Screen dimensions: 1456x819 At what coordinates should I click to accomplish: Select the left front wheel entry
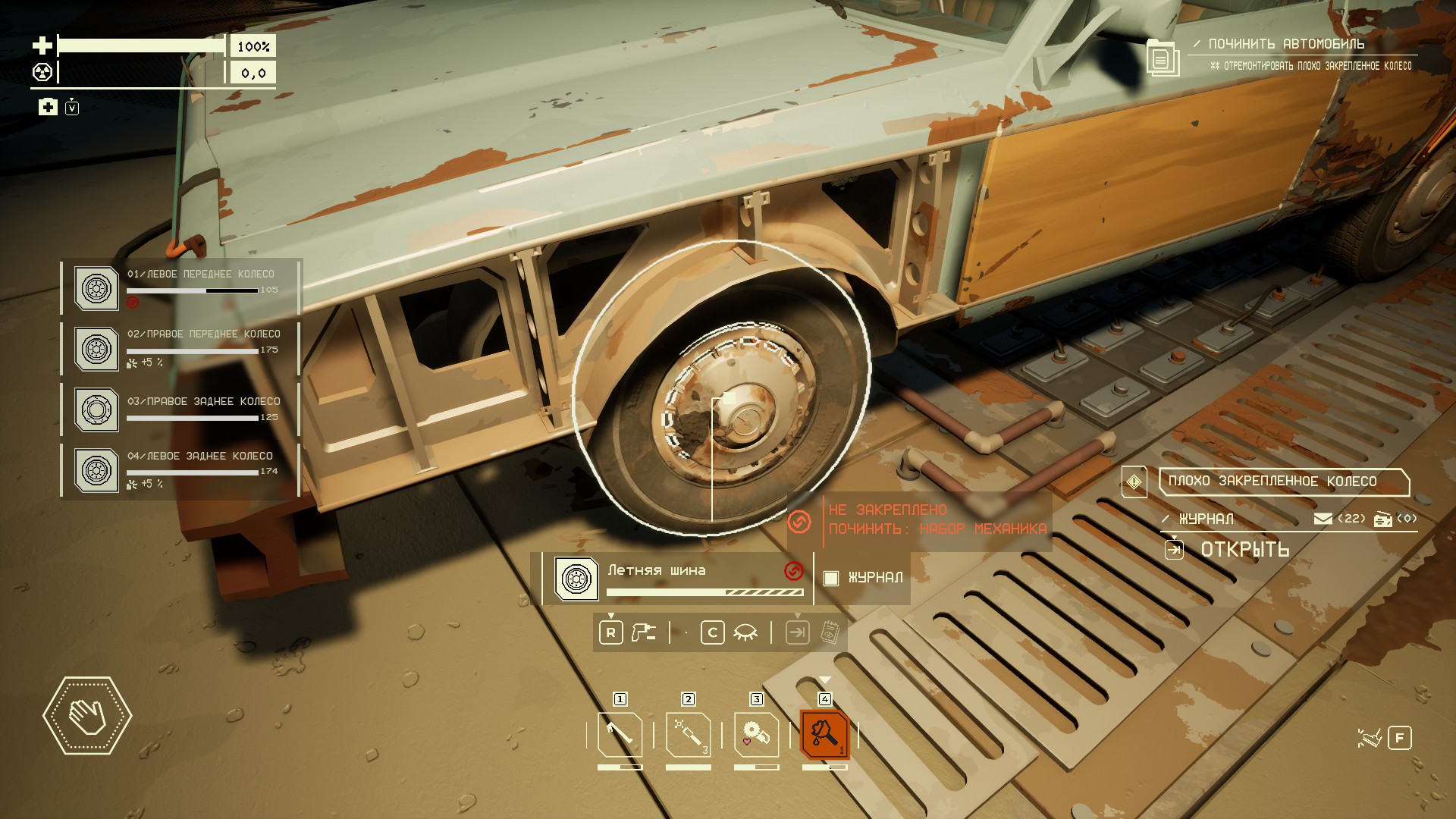coord(180,287)
